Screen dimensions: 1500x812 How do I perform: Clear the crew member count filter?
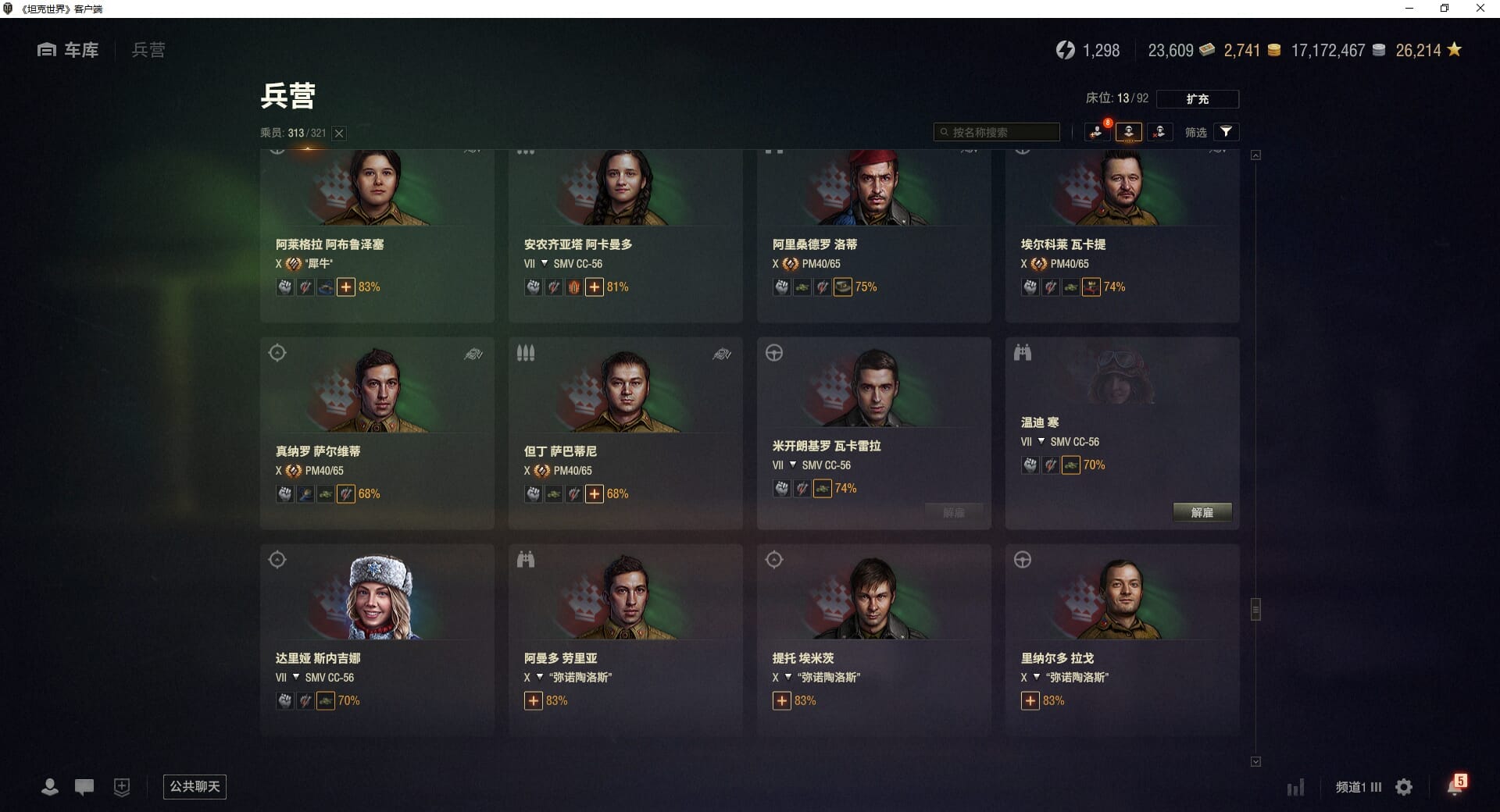tap(339, 133)
